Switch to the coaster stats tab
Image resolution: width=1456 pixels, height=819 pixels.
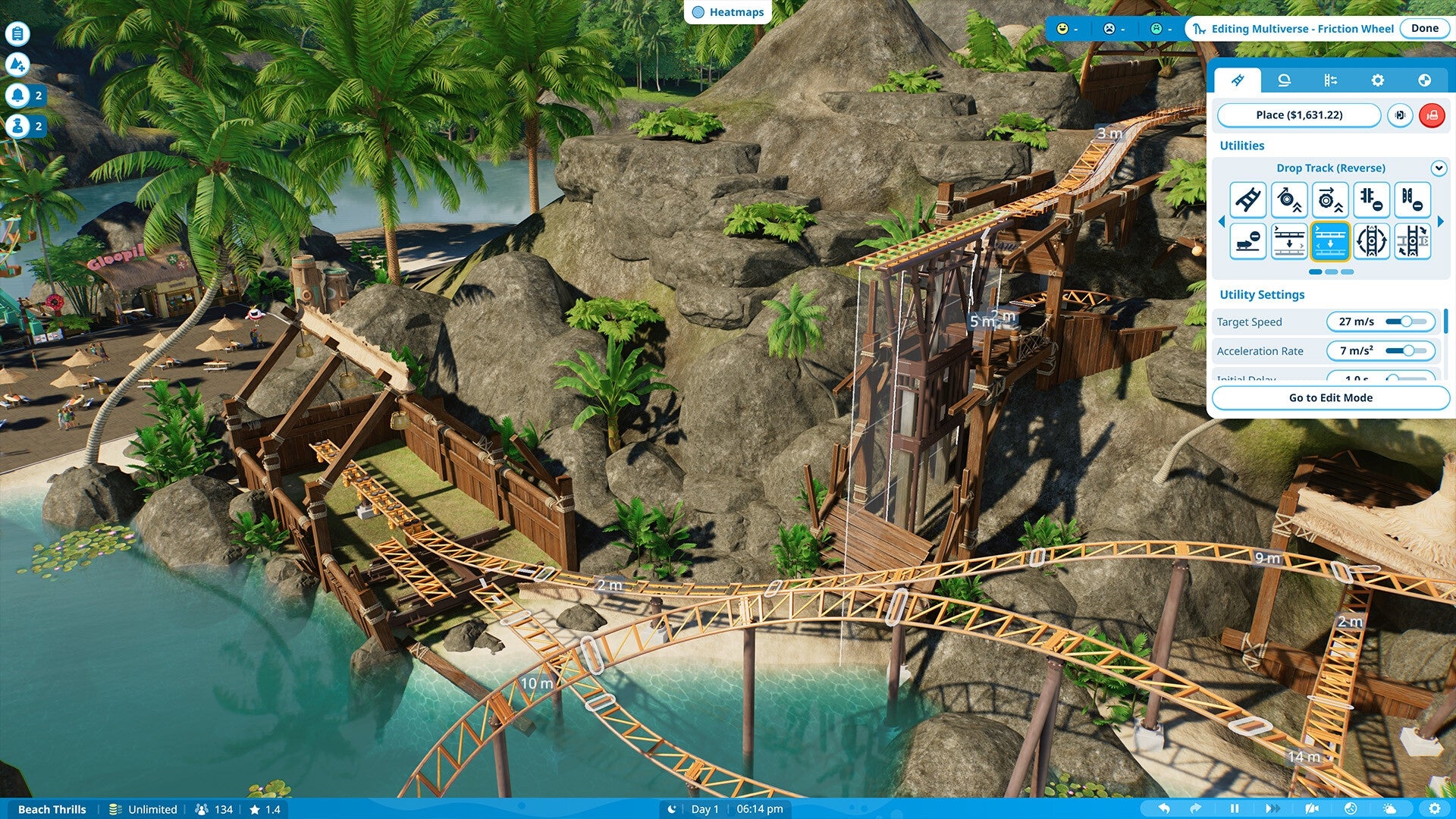(1424, 80)
